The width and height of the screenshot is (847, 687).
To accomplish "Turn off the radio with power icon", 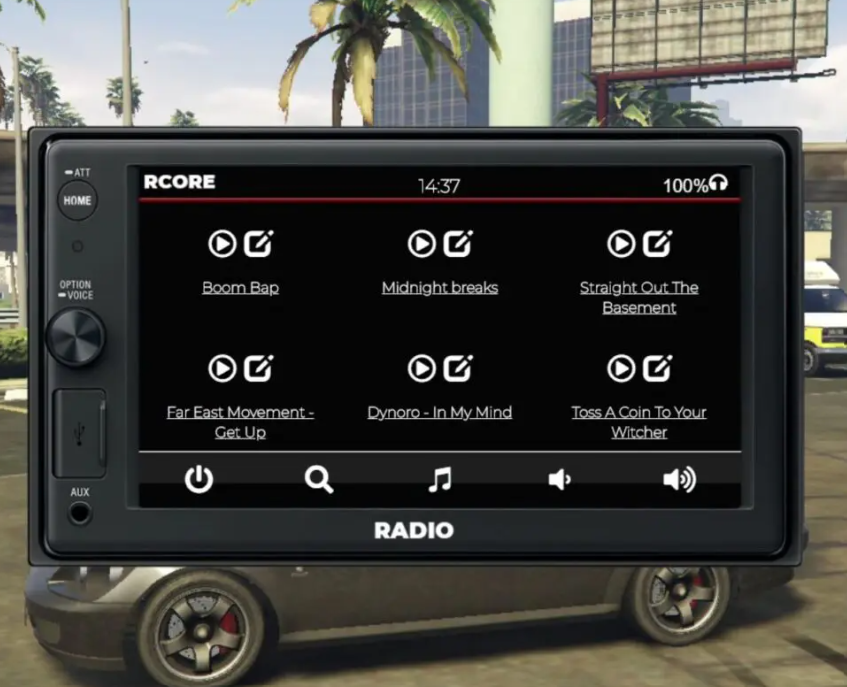I will coord(199,480).
